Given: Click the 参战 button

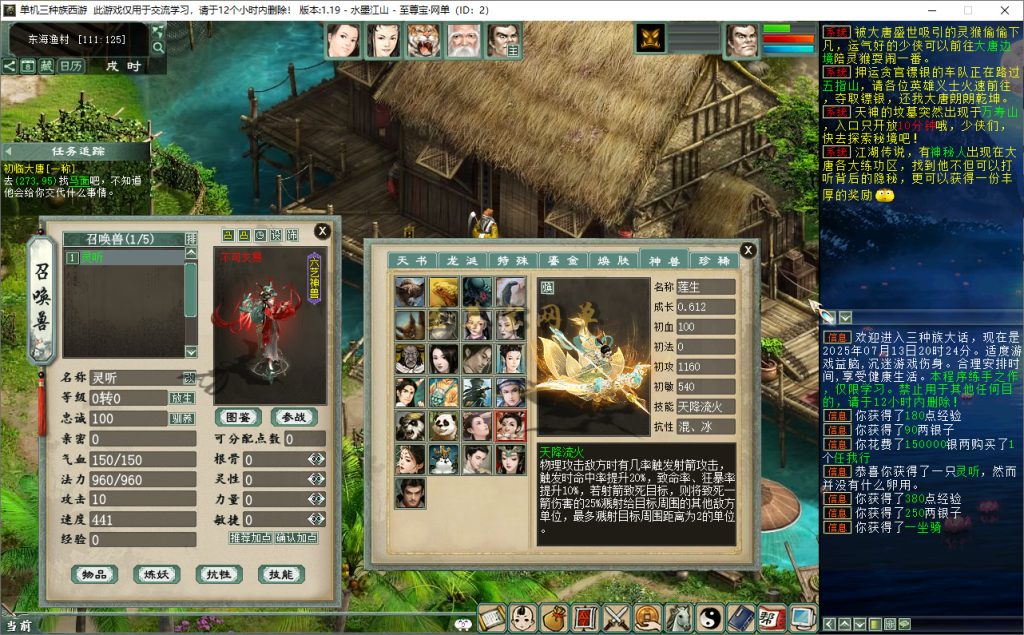Looking at the screenshot, I should pos(293,417).
